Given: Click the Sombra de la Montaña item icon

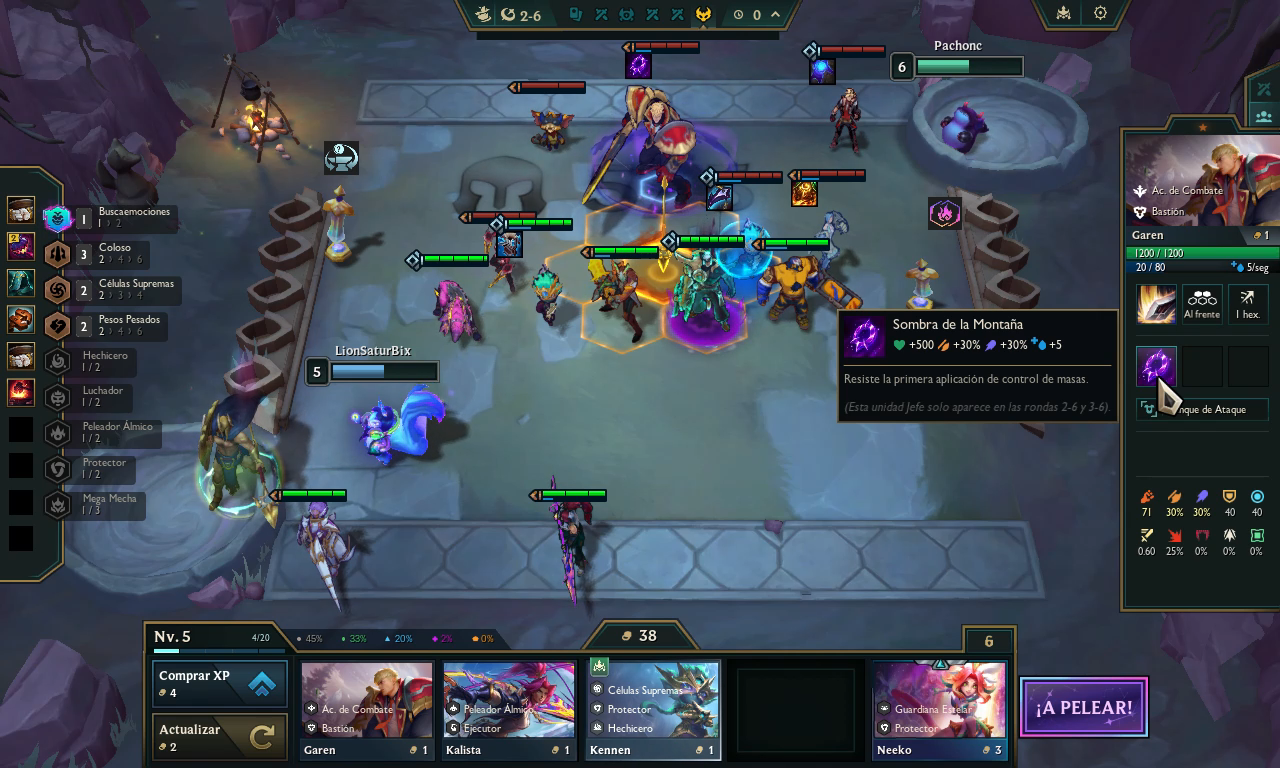Looking at the screenshot, I should (1156, 367).
